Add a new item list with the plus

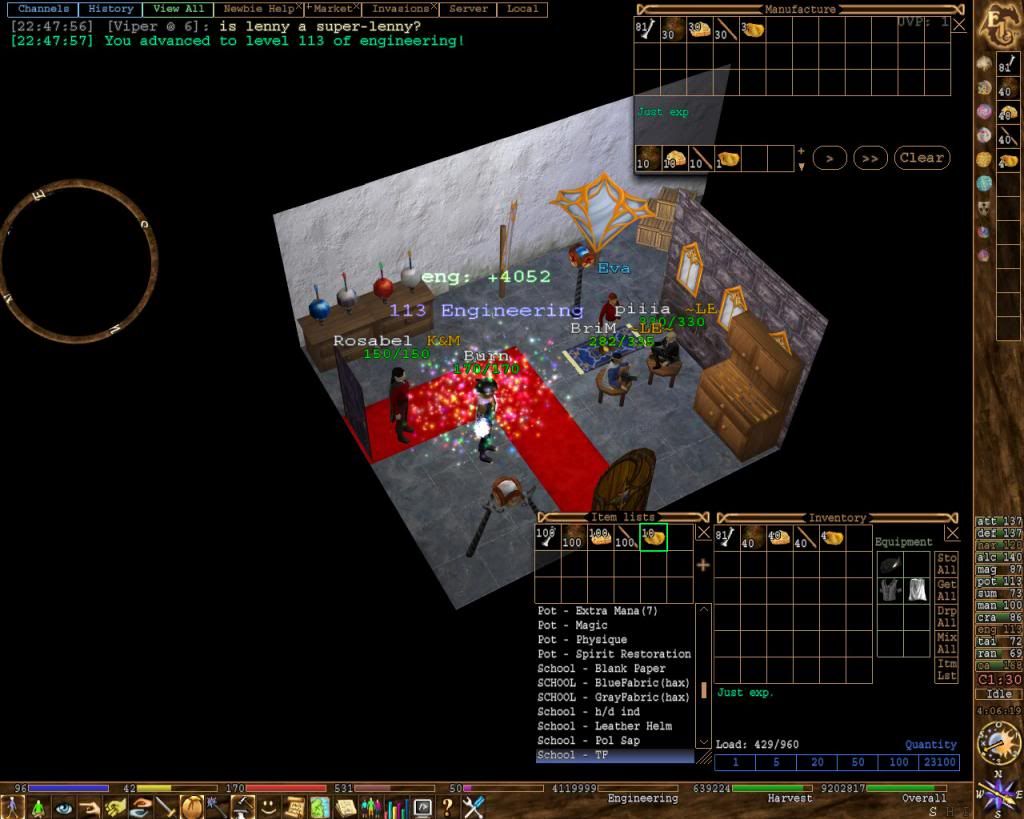tap(703, 565)
